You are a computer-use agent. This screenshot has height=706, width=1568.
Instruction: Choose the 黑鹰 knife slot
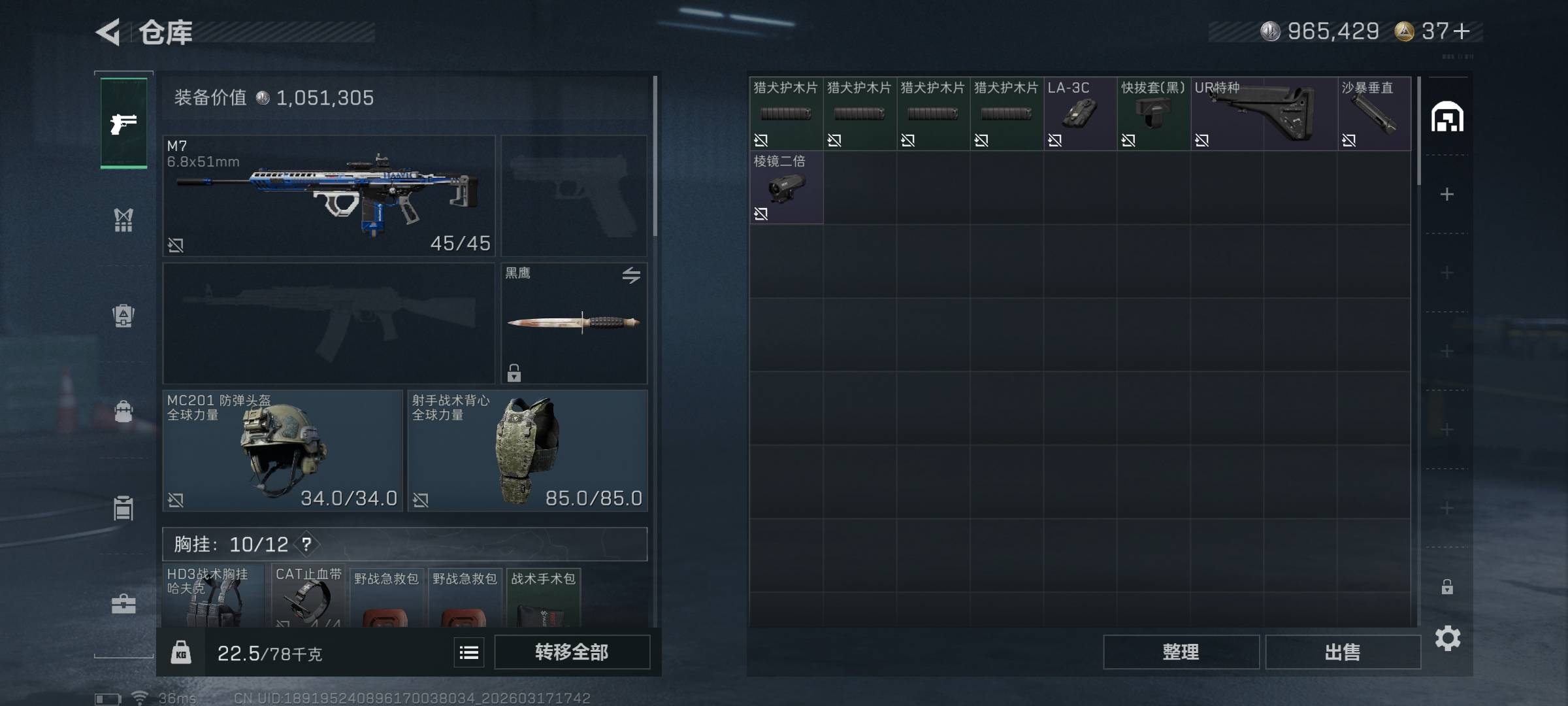pyautogui.click(x=574, y=323)
